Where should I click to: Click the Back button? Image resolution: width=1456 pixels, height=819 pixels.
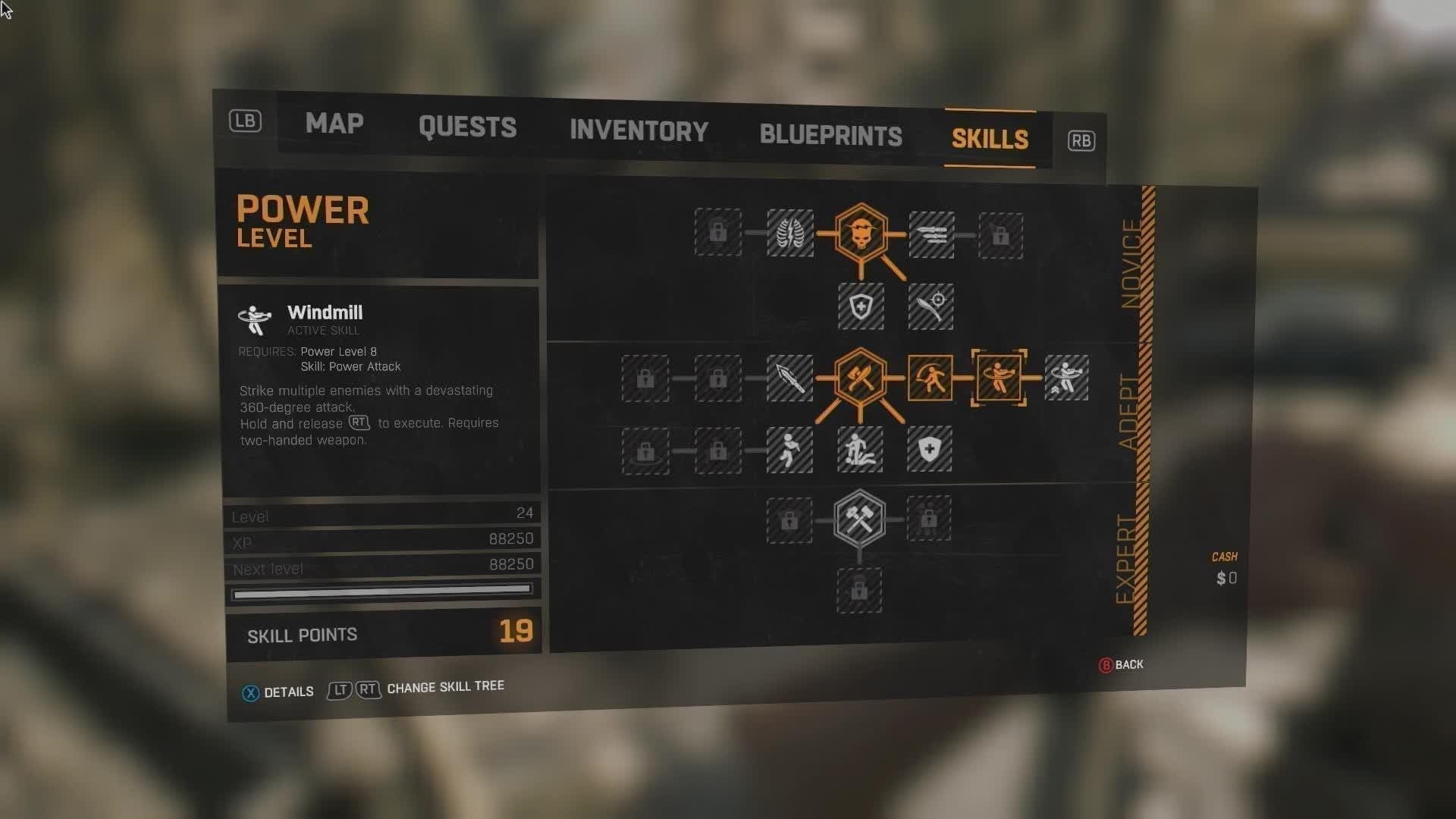pyautogui.click(x=1122, y=665)
